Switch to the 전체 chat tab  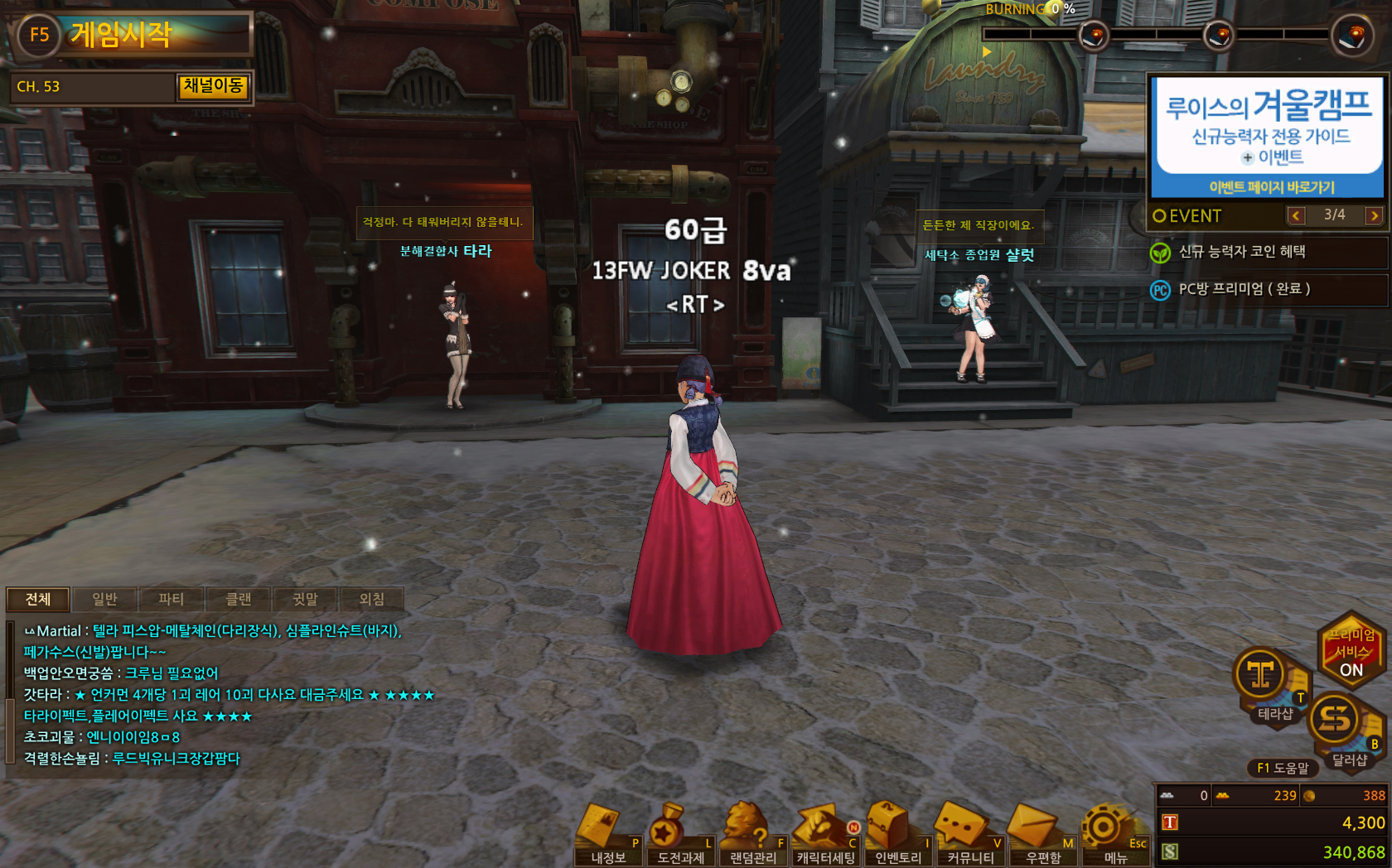coord(38,599)
